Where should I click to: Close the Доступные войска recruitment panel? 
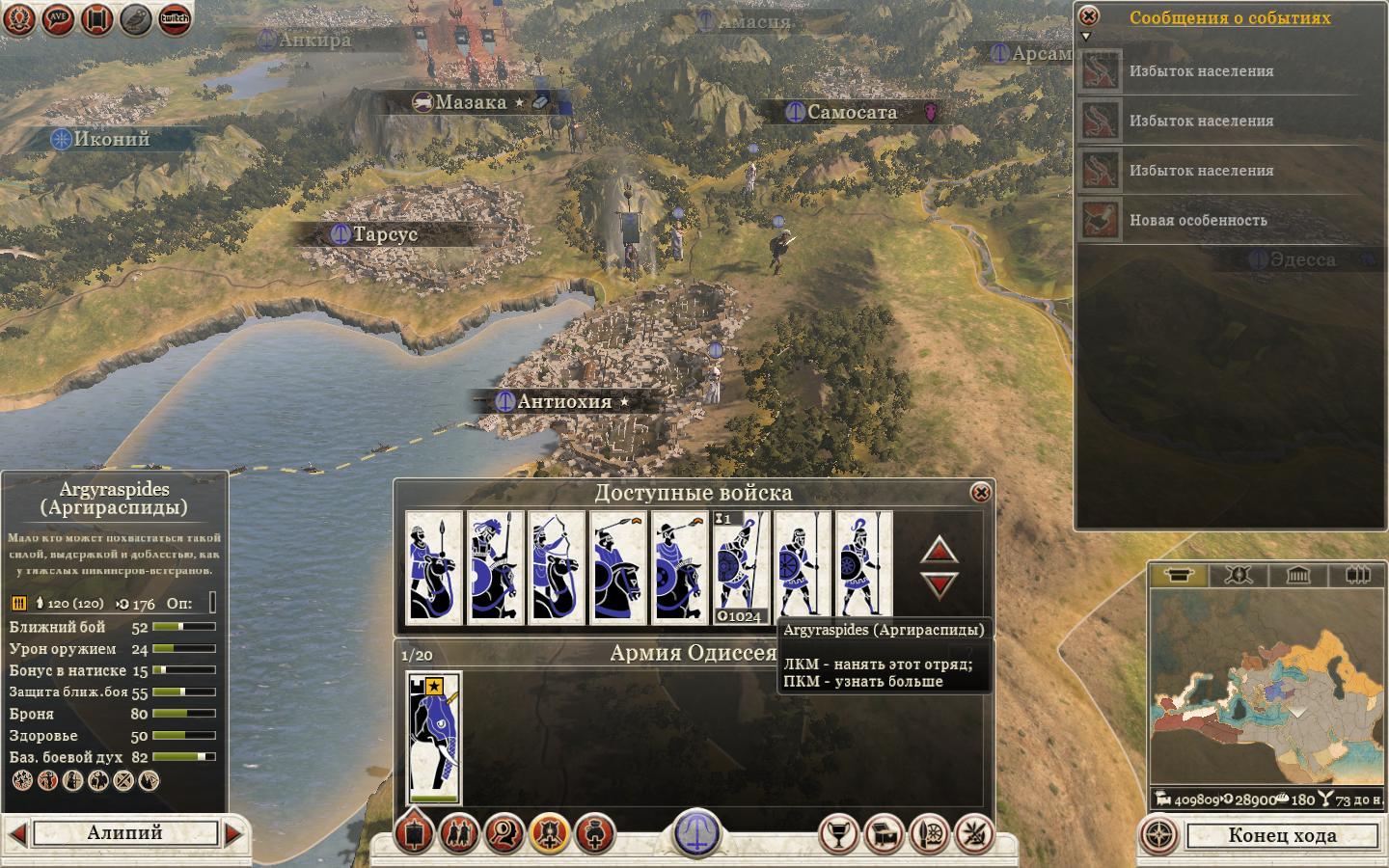click(980, 493)
